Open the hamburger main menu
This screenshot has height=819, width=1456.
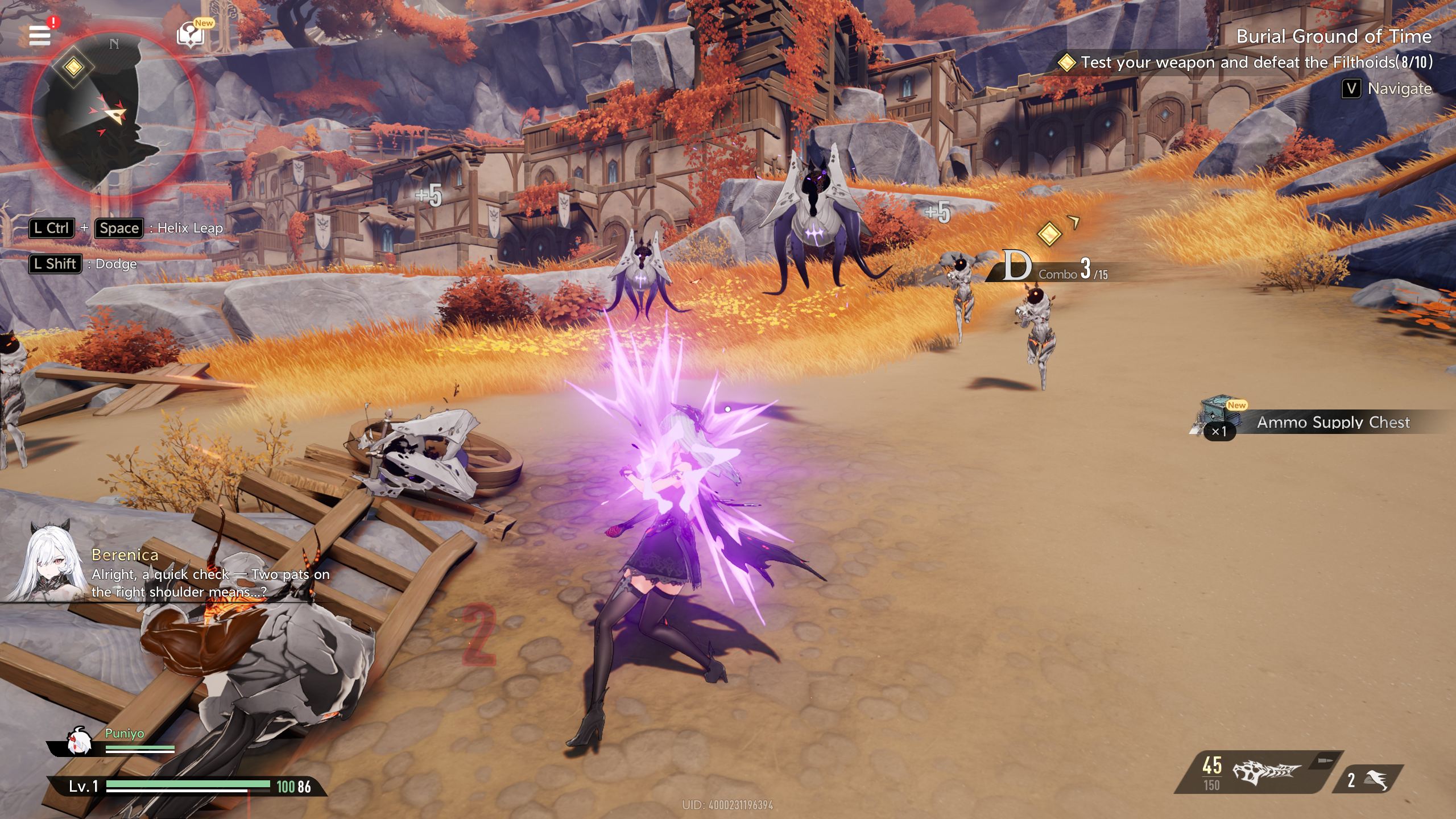[x=40, y=35]
